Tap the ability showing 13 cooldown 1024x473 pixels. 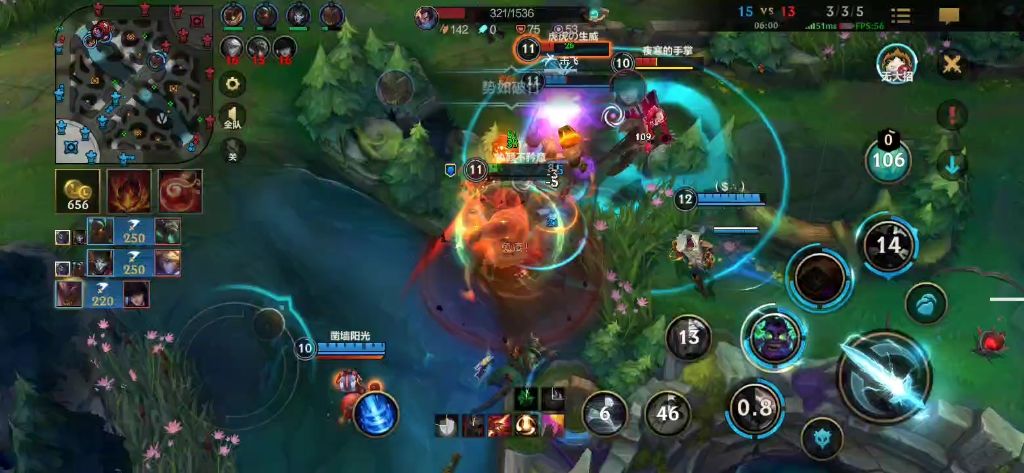[689, 337]
